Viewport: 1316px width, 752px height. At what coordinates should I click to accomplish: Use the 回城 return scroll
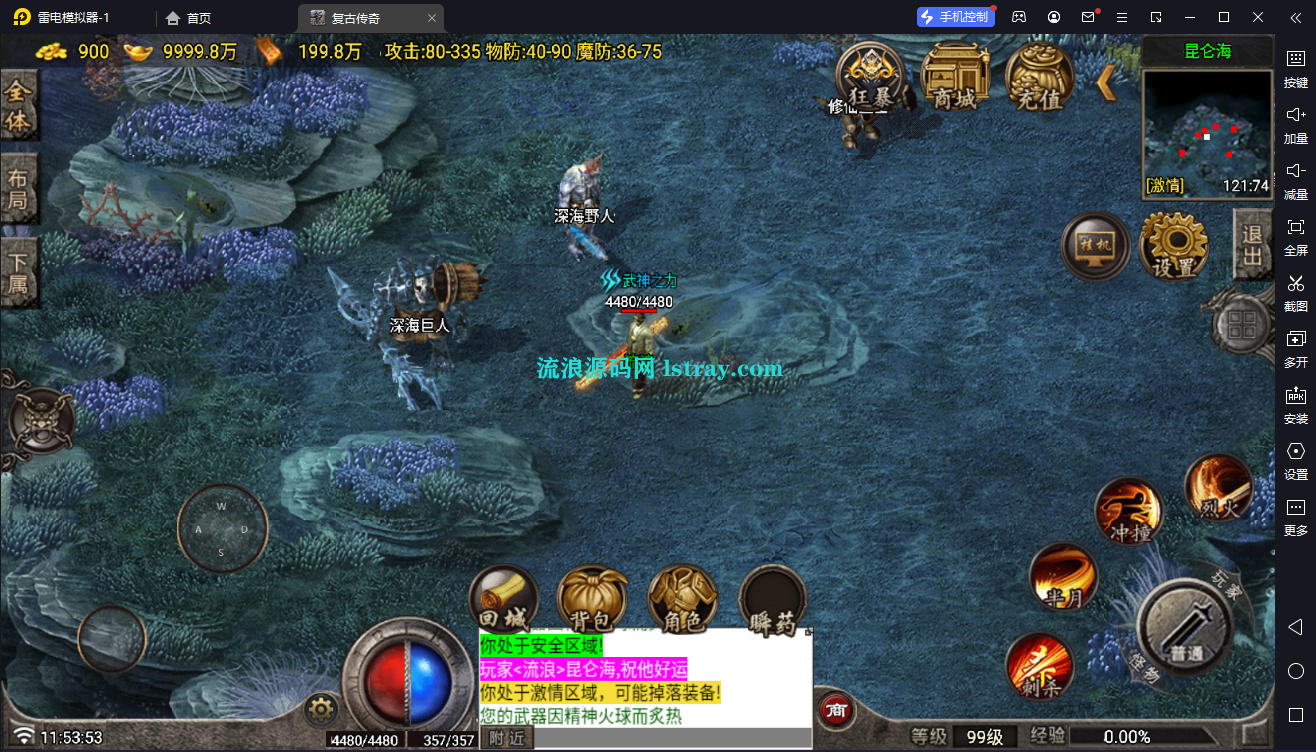click(x=503, y=601)
